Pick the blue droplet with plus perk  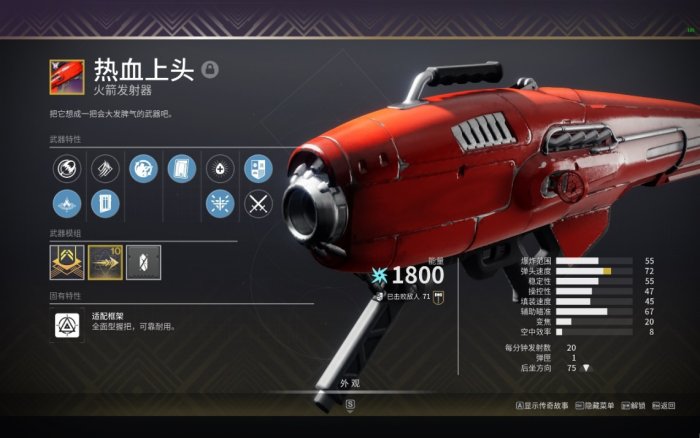[220, 168]
